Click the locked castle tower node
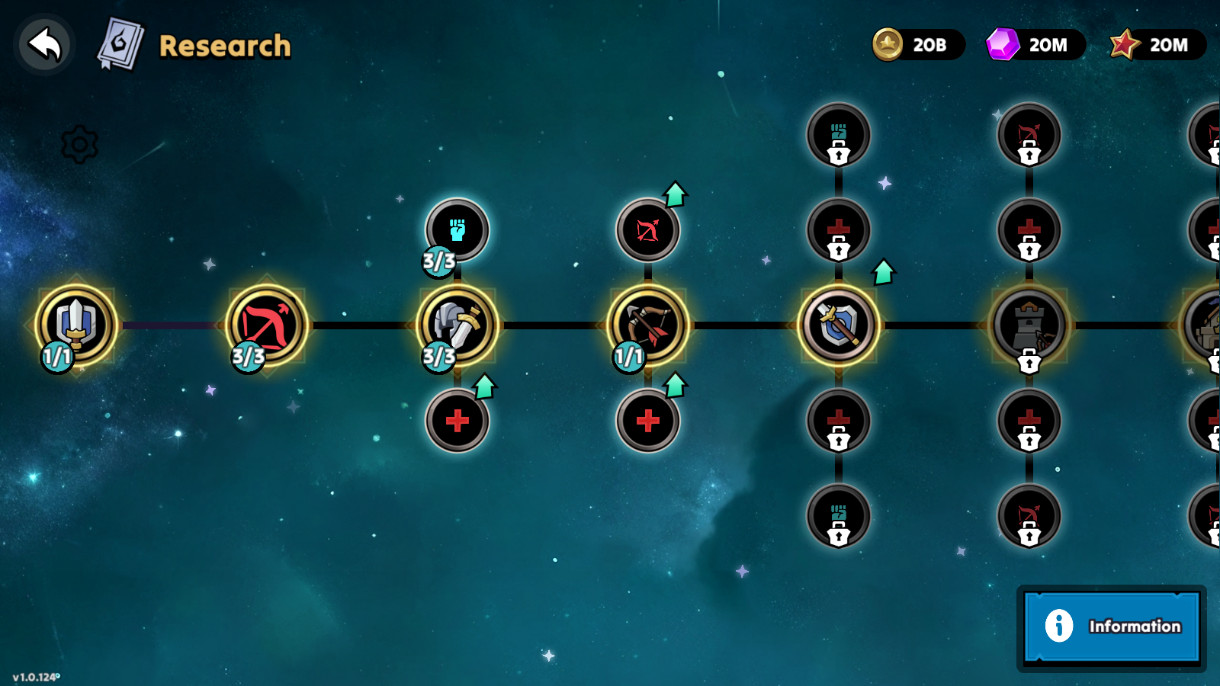This screenshot has width=1220, height=686. [x=1029, y=325]
